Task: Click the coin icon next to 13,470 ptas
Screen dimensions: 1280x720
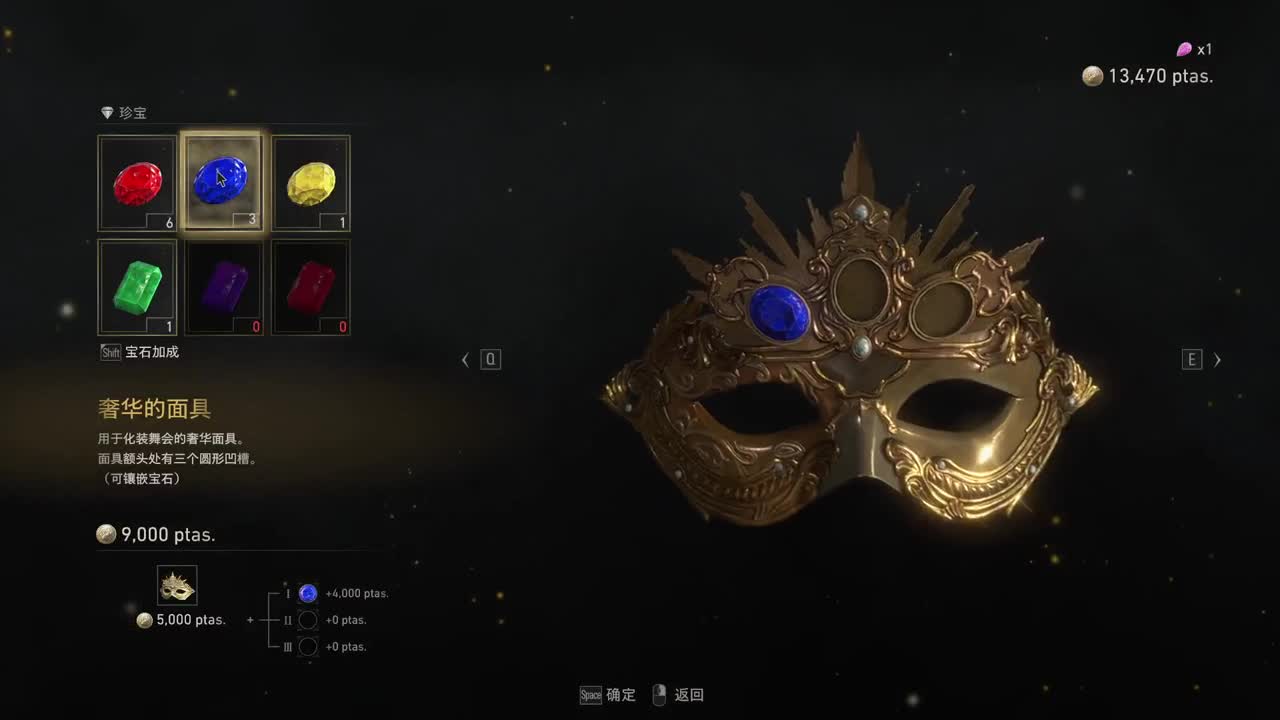Action: coord(1091,75)
